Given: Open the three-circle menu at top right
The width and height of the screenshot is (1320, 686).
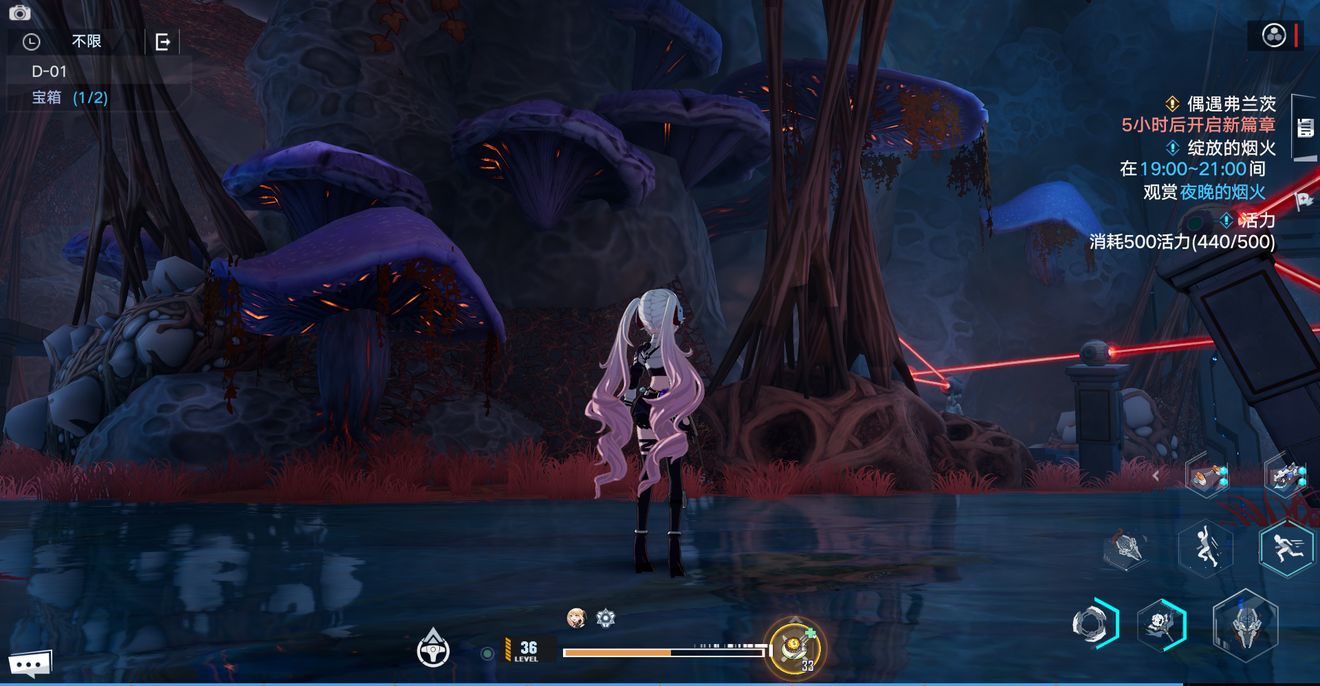Looking at the screenshot, I should [1274, 36].
